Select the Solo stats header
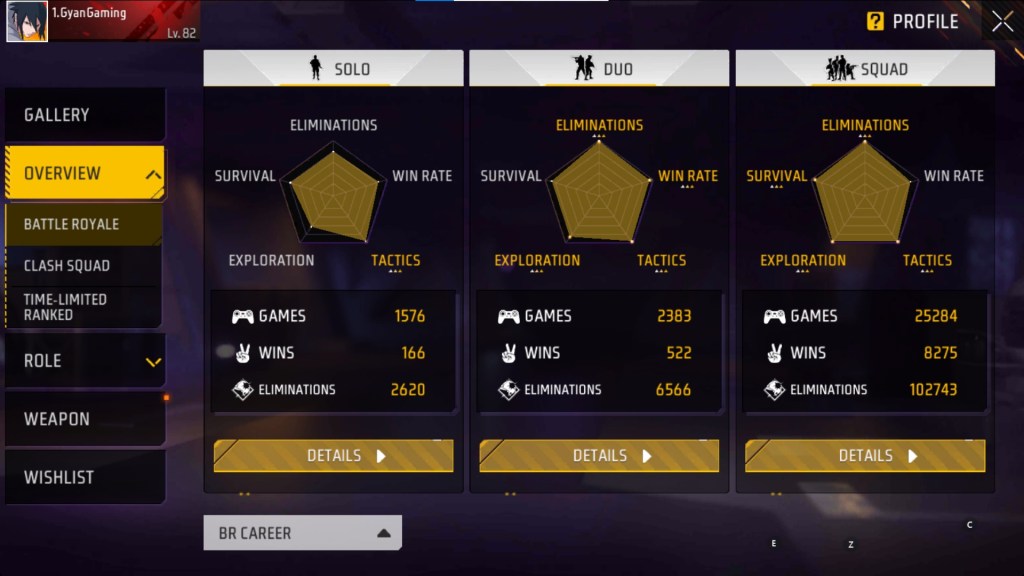1024x576 pixels. click(x=334, y=68)
